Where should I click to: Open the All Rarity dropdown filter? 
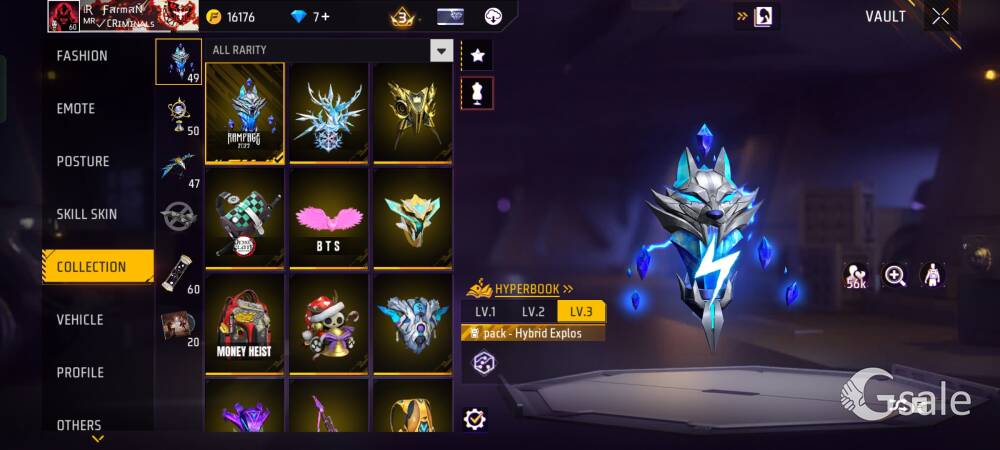tap(441, 50)
